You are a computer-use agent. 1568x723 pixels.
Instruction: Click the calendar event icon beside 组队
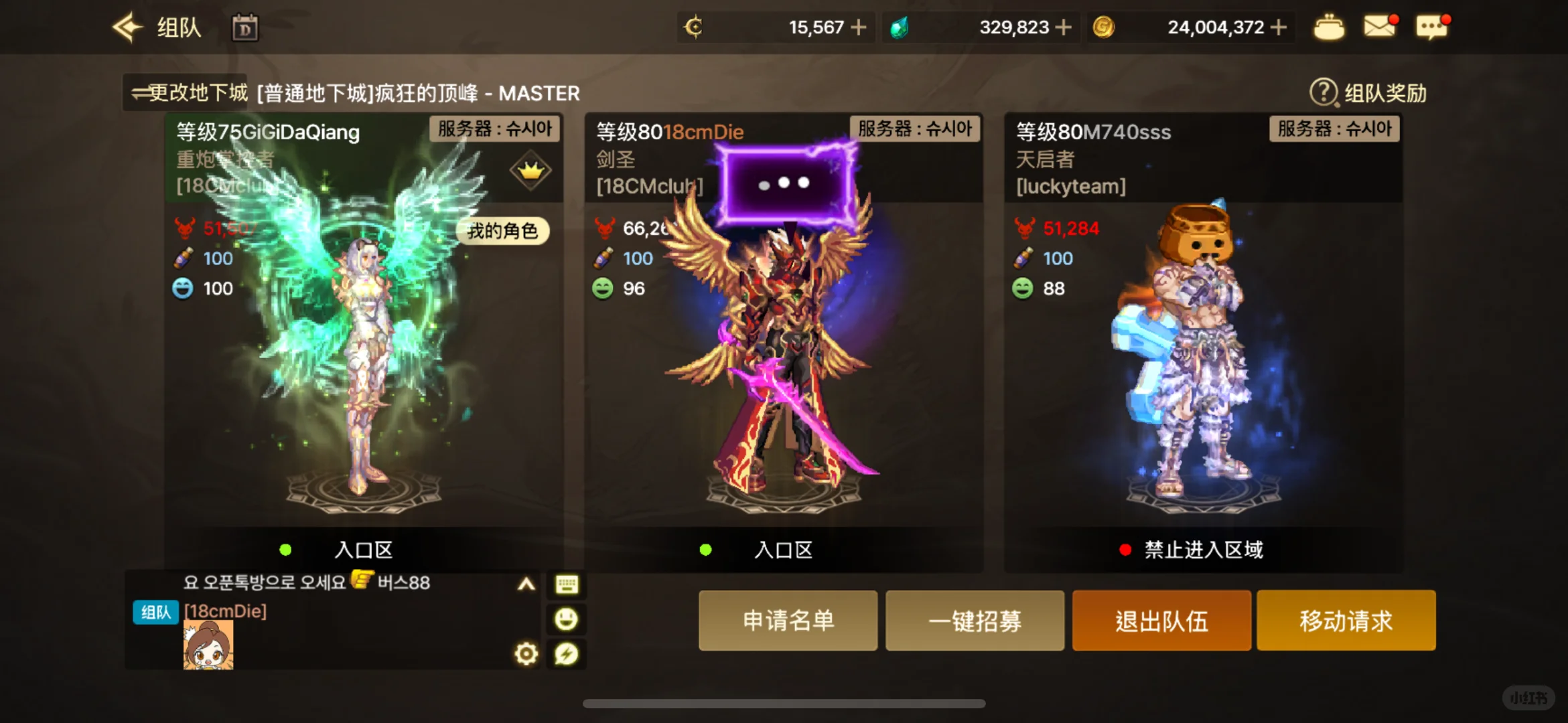click(245, 28)
